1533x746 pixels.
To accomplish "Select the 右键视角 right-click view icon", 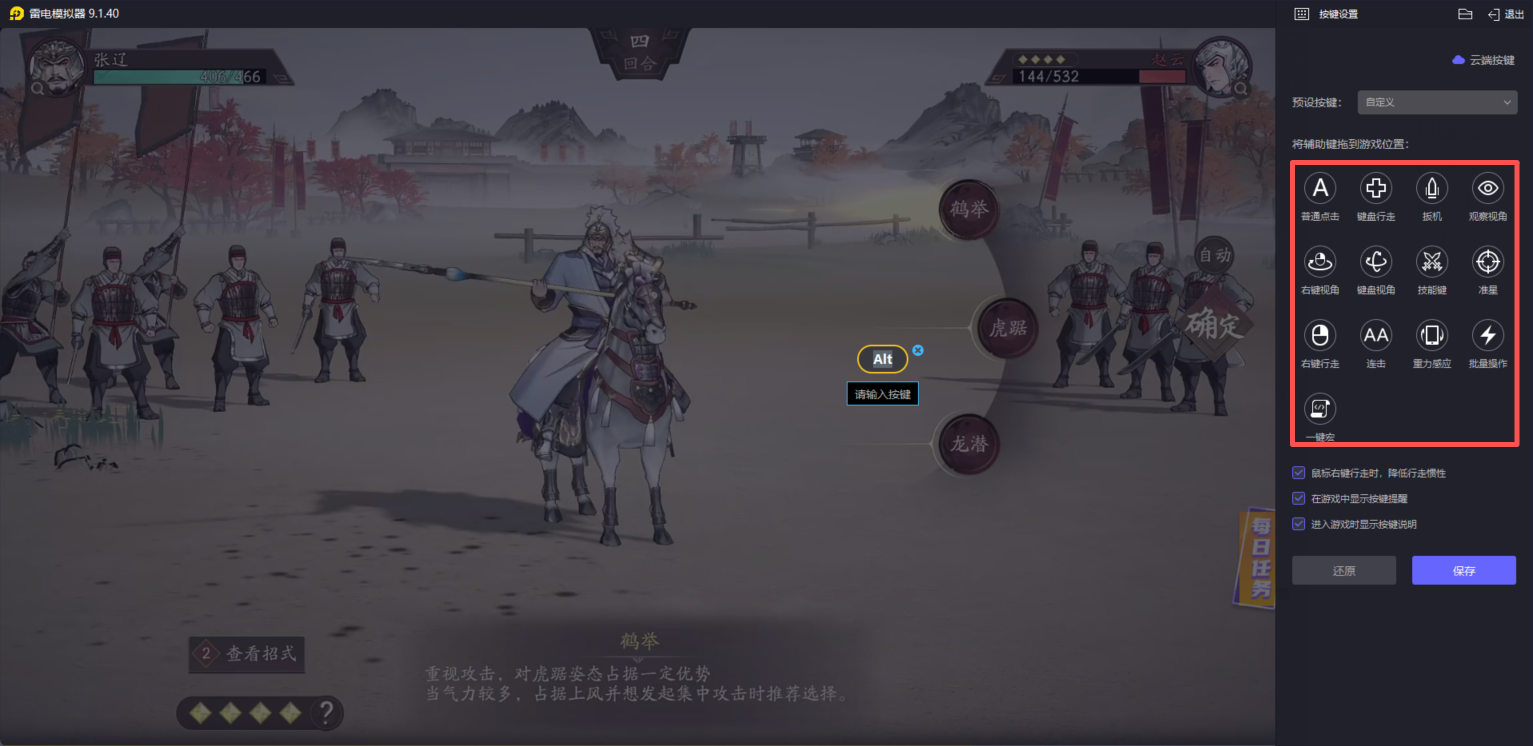I will tap(1320, 261).
